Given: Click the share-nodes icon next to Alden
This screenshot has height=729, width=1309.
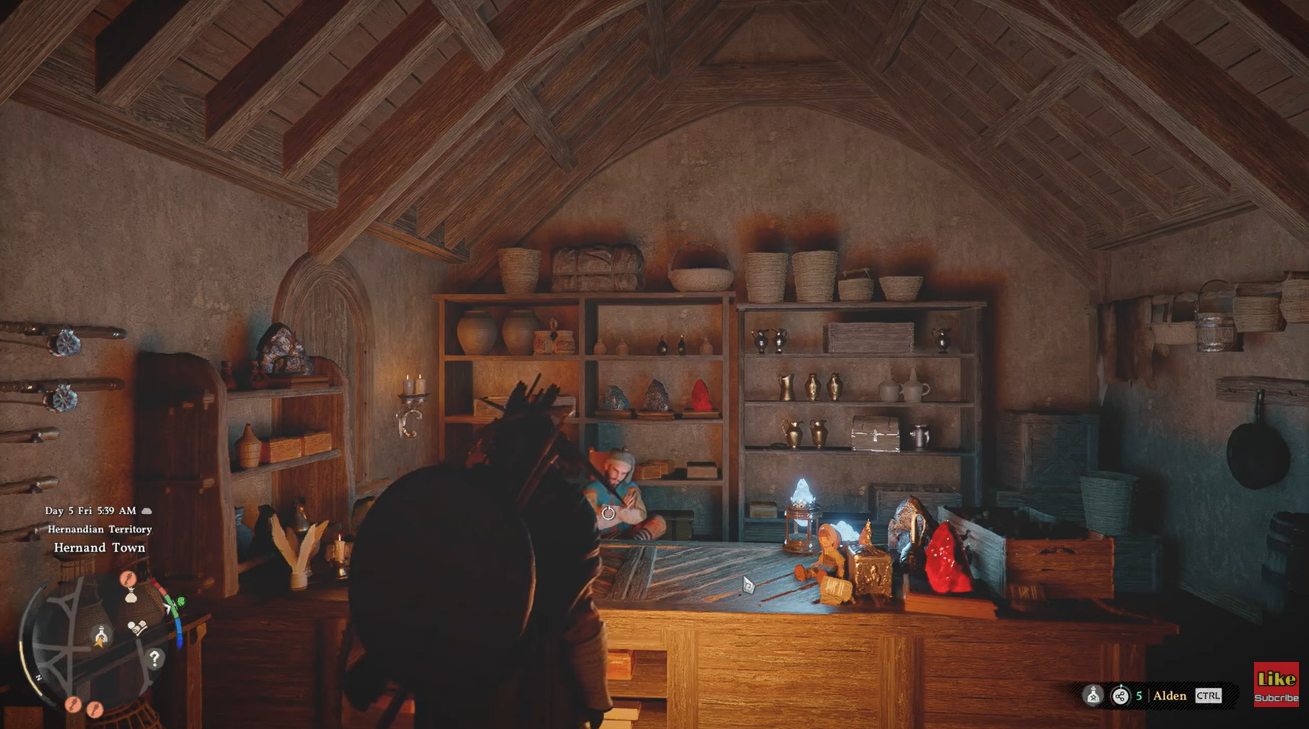Looking at the screenshot, I should click(x=1120, y=696).
